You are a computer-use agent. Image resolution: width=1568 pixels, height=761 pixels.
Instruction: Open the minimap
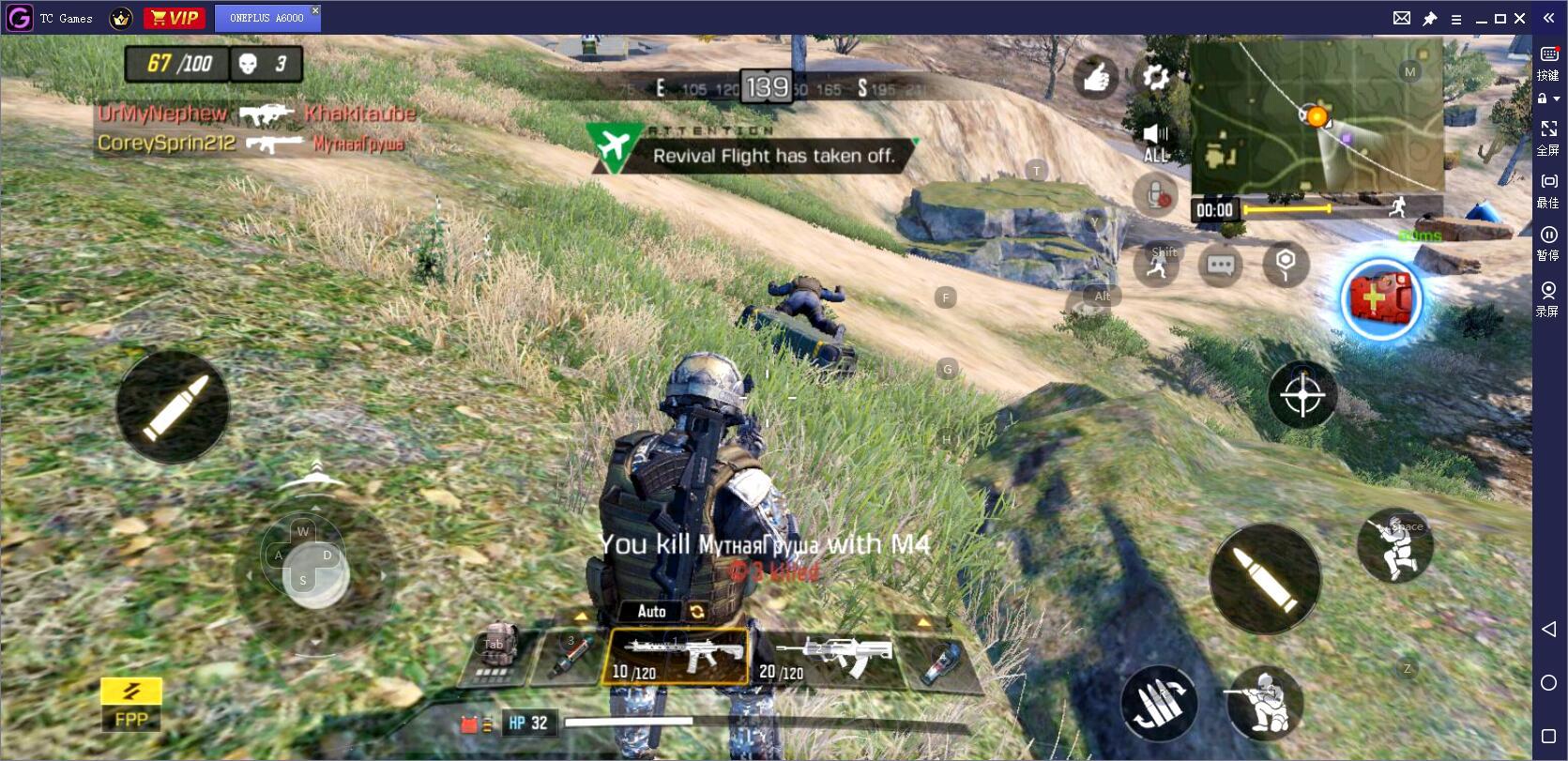(1317, 118)
